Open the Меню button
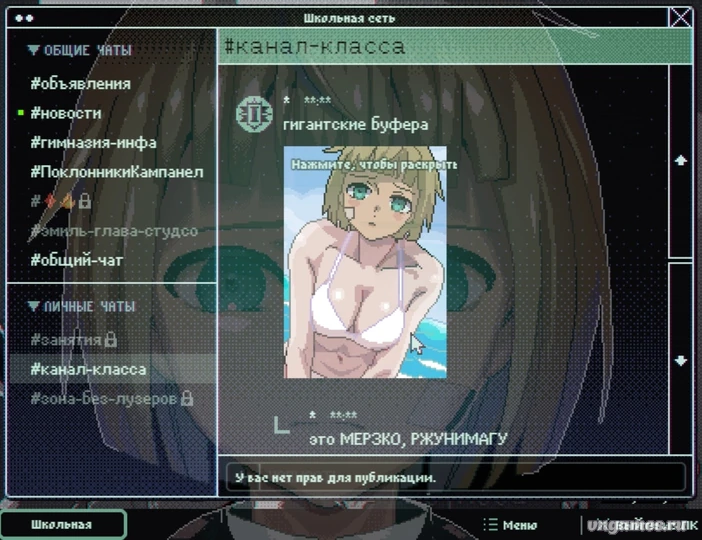The height and width of the screenshot is (540, 702). click(510, 525)
